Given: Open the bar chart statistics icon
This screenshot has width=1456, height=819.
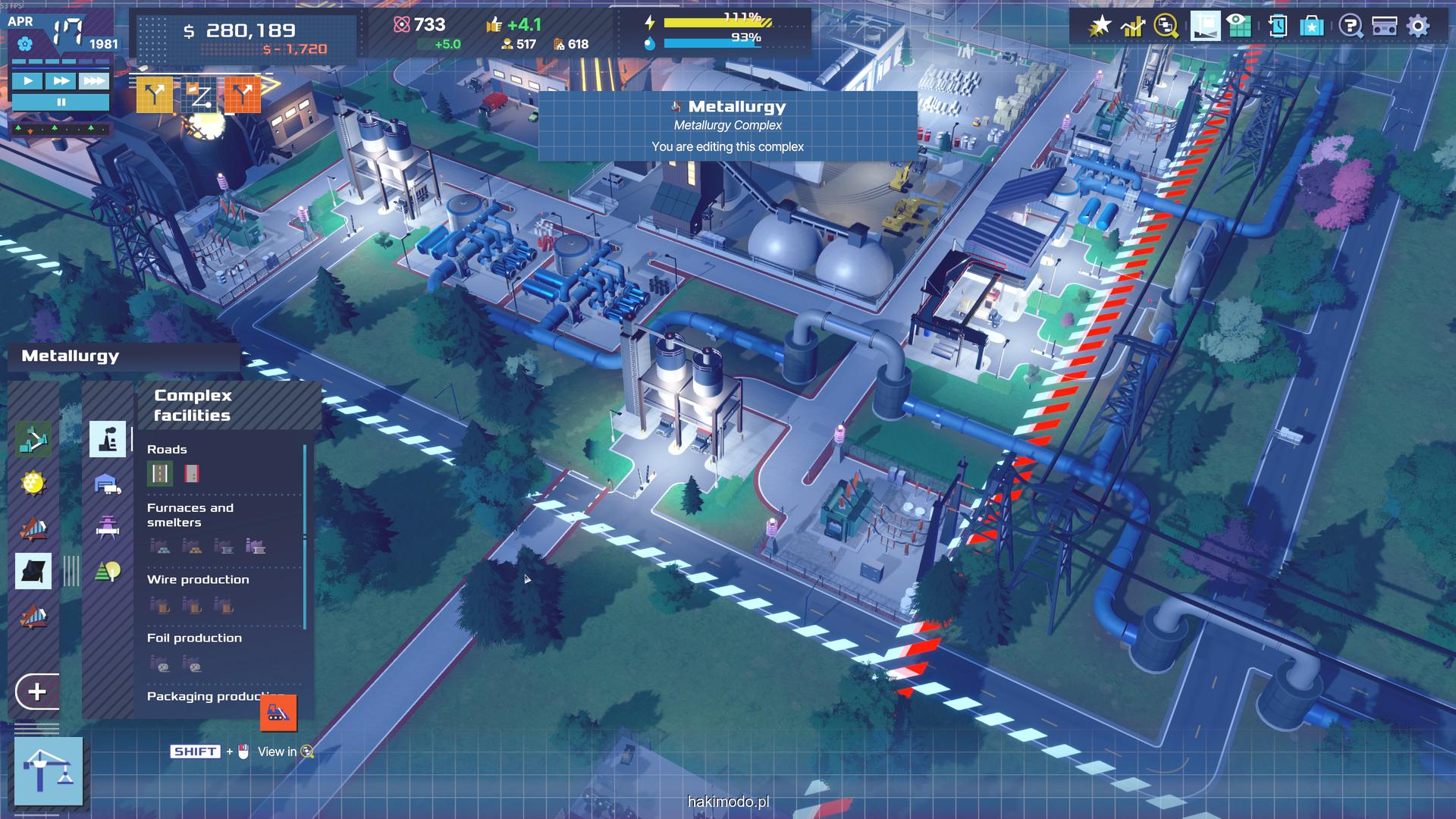Looking at the screenshot, I should pyautogui.click(x=1133, y=27).
